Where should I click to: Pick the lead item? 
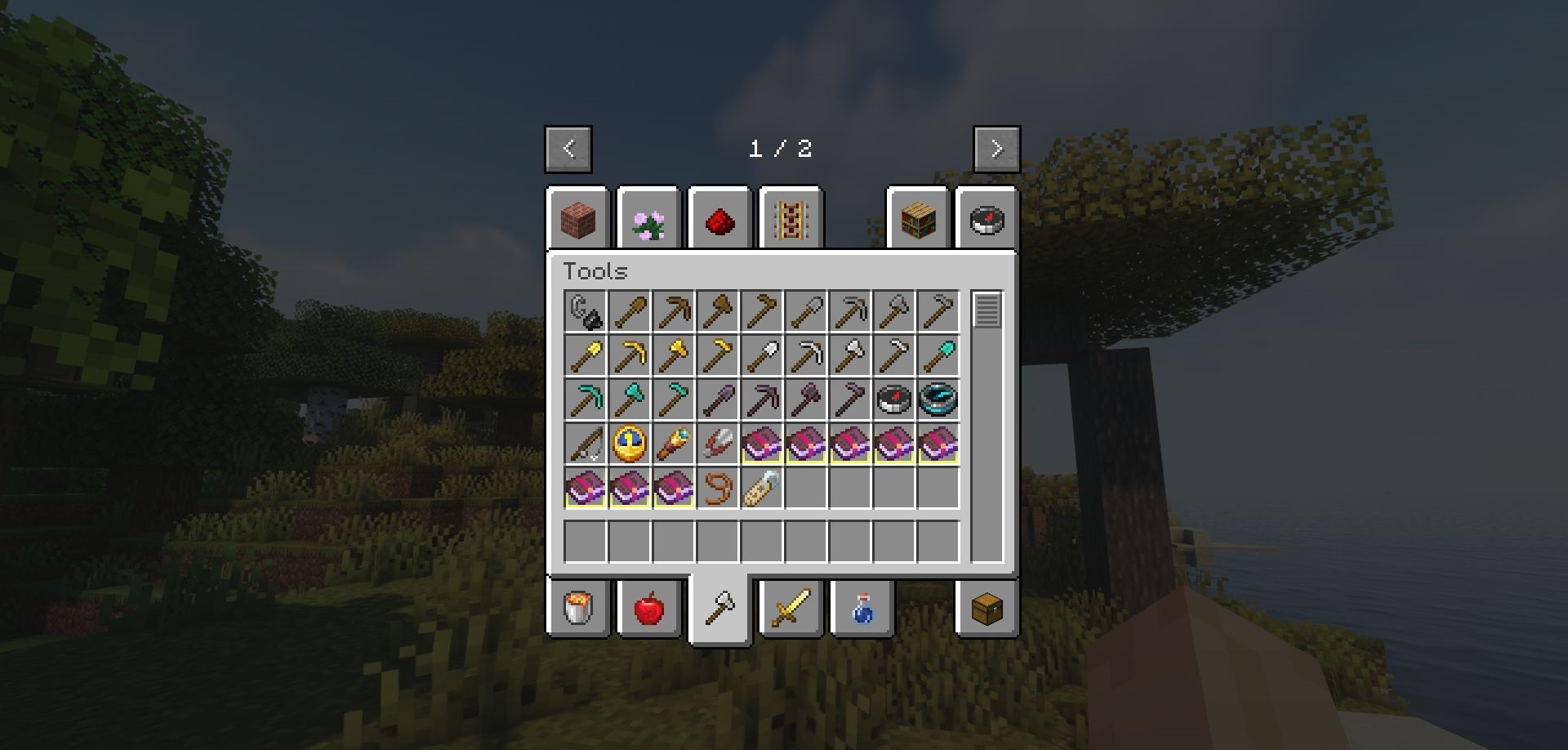718,488
